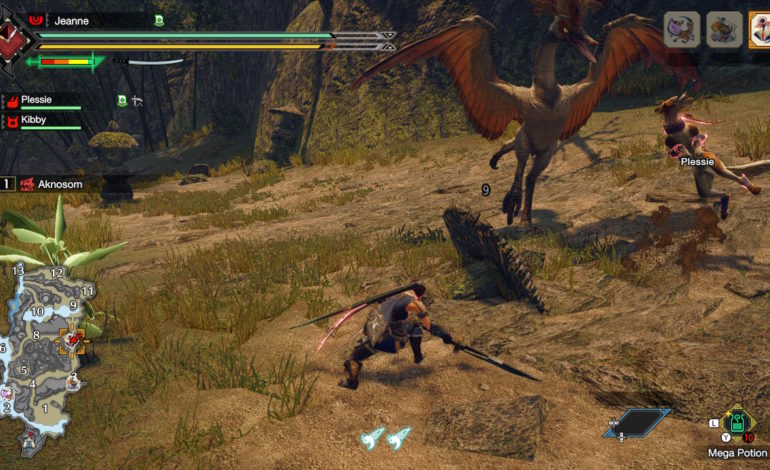
Task: Click the right Wirebug charge icon
Action: pos(399,437)
